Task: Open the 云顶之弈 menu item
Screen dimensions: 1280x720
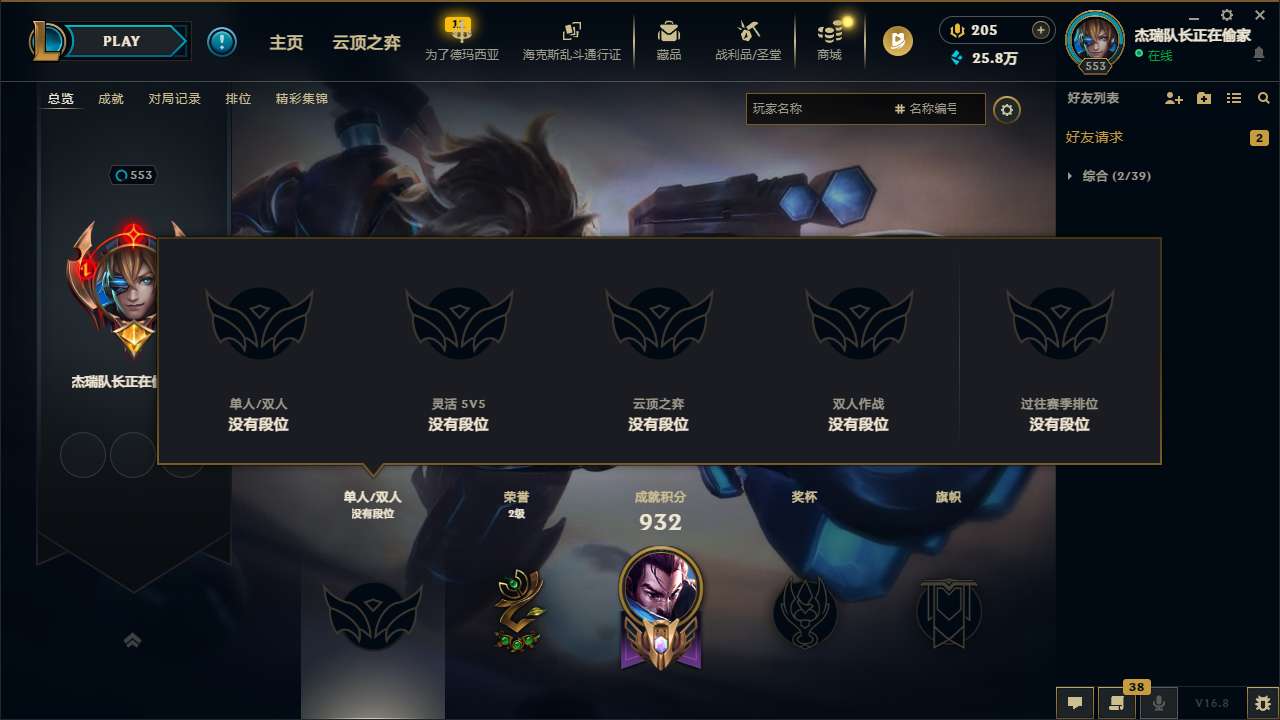Action: (364, 42)
